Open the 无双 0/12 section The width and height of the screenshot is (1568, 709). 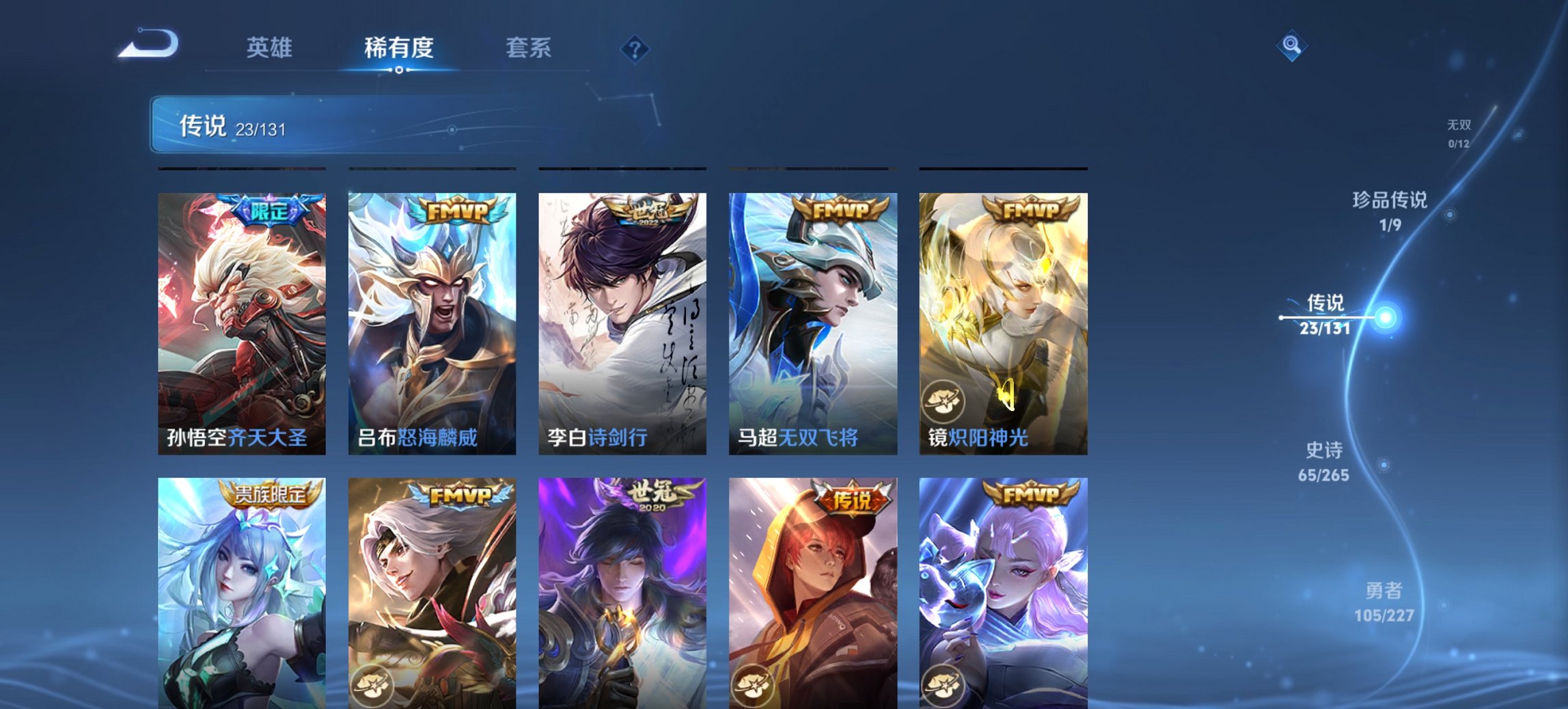[1459, 133]
